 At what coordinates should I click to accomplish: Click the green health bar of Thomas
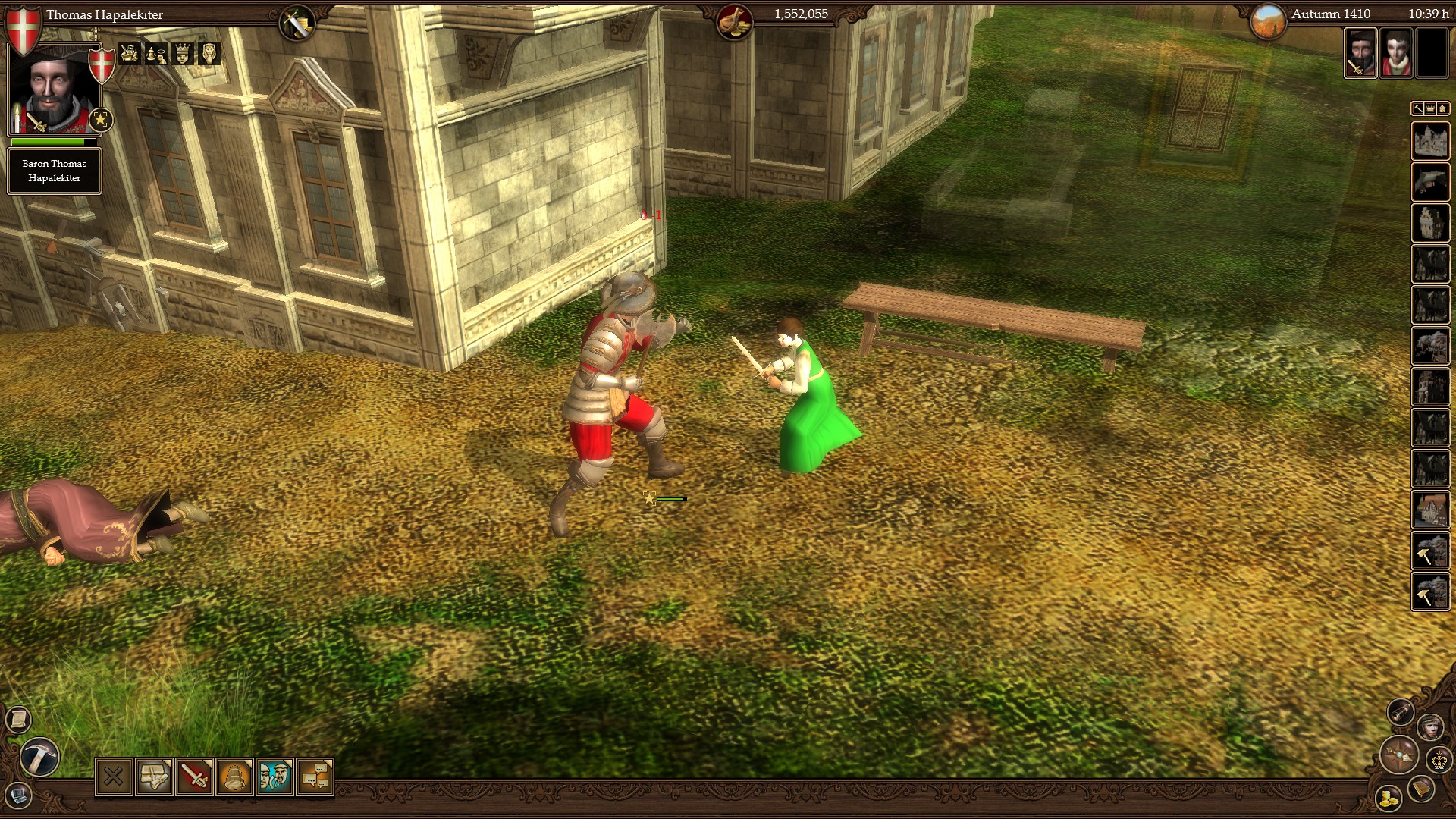[x=48, y=142]
